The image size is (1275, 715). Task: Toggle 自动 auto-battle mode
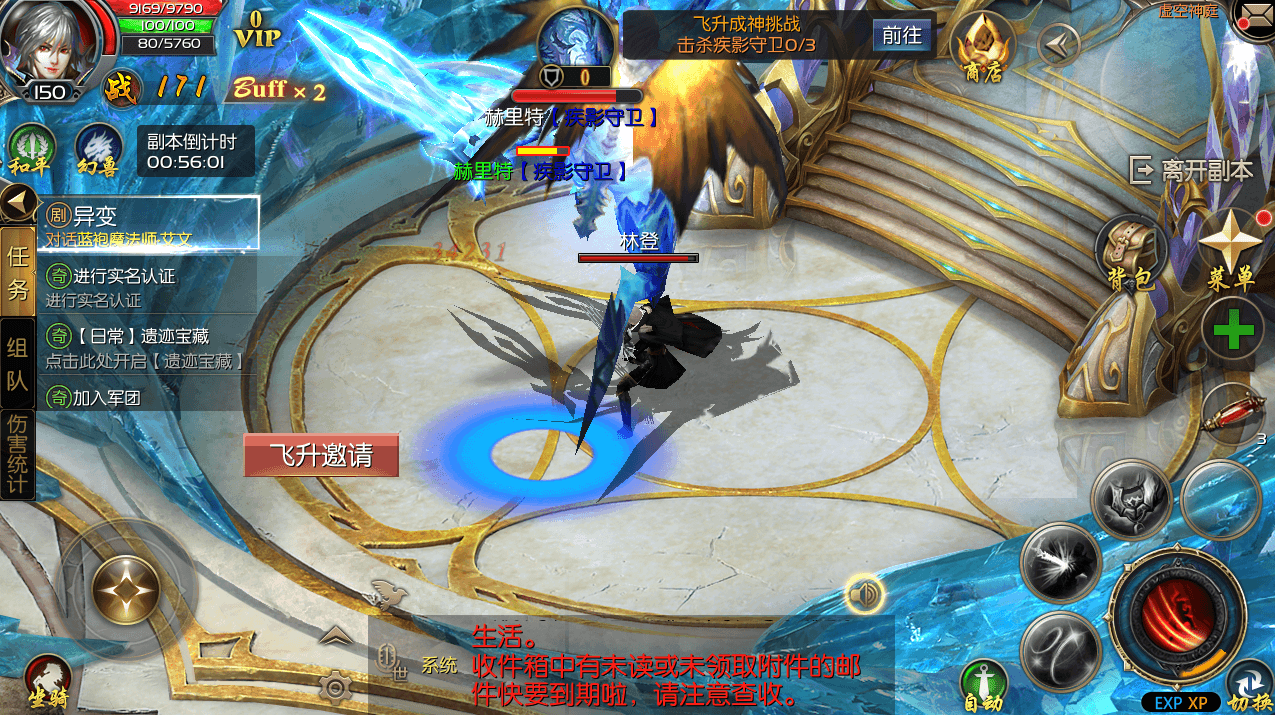pos(982,683)
